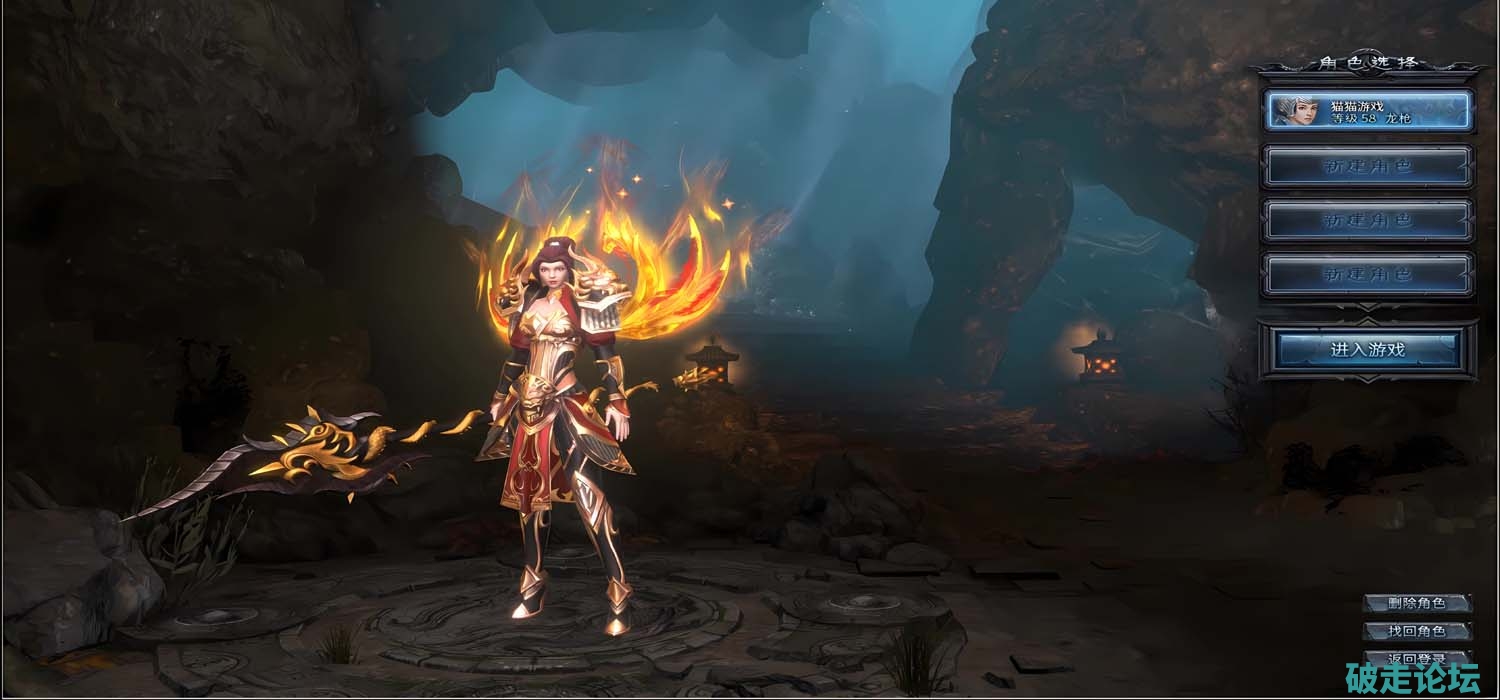The width and height of the screenshot is (1500, 700).
Task: Open the 找回角色 recover character option
Action: coord(1416,631)
